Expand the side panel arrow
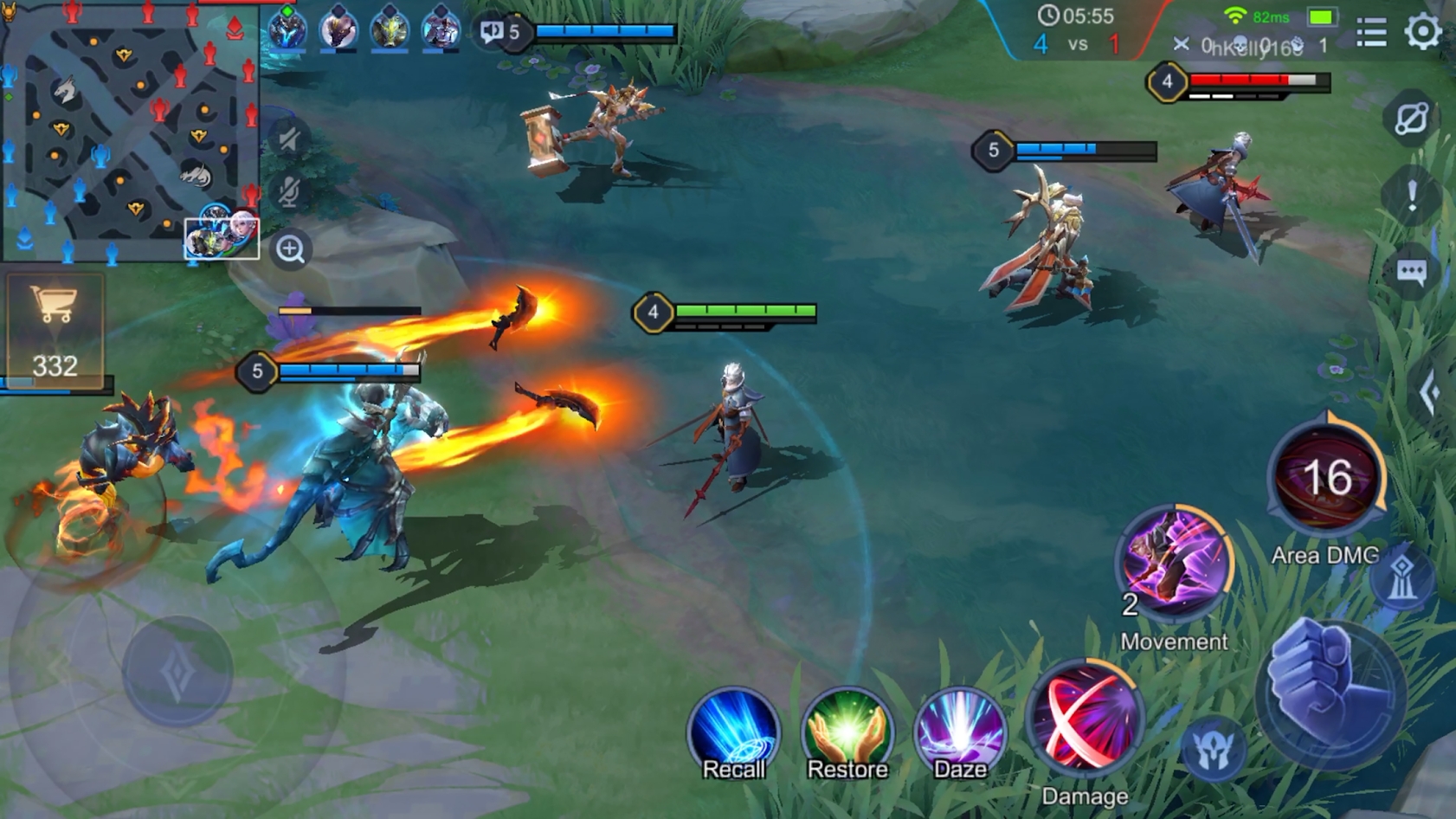This screenshot has width=1456, height=819. (1430, 394)
